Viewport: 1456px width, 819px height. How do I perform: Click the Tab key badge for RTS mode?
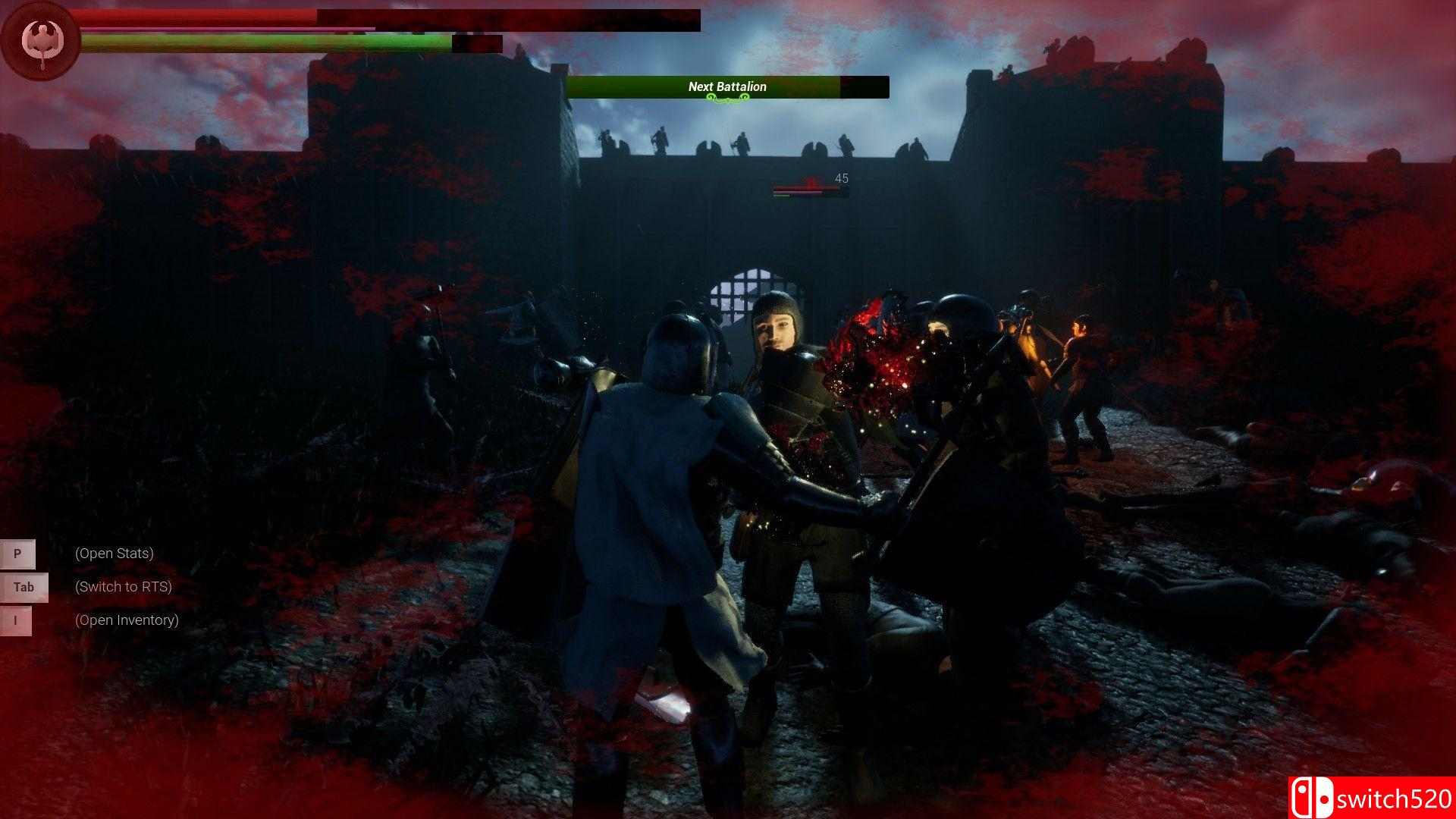(x=23, y=587)
